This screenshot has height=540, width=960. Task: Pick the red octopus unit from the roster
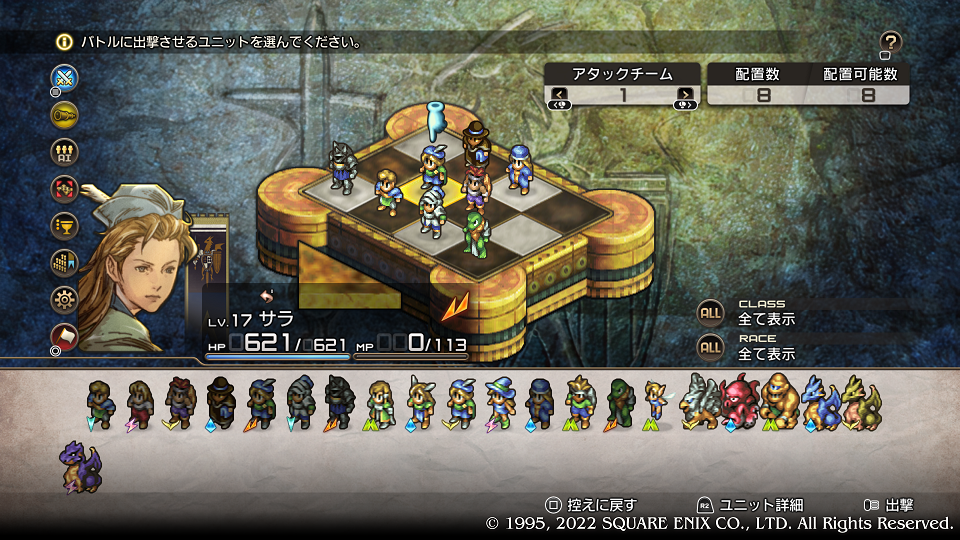(x=740, y=400)
